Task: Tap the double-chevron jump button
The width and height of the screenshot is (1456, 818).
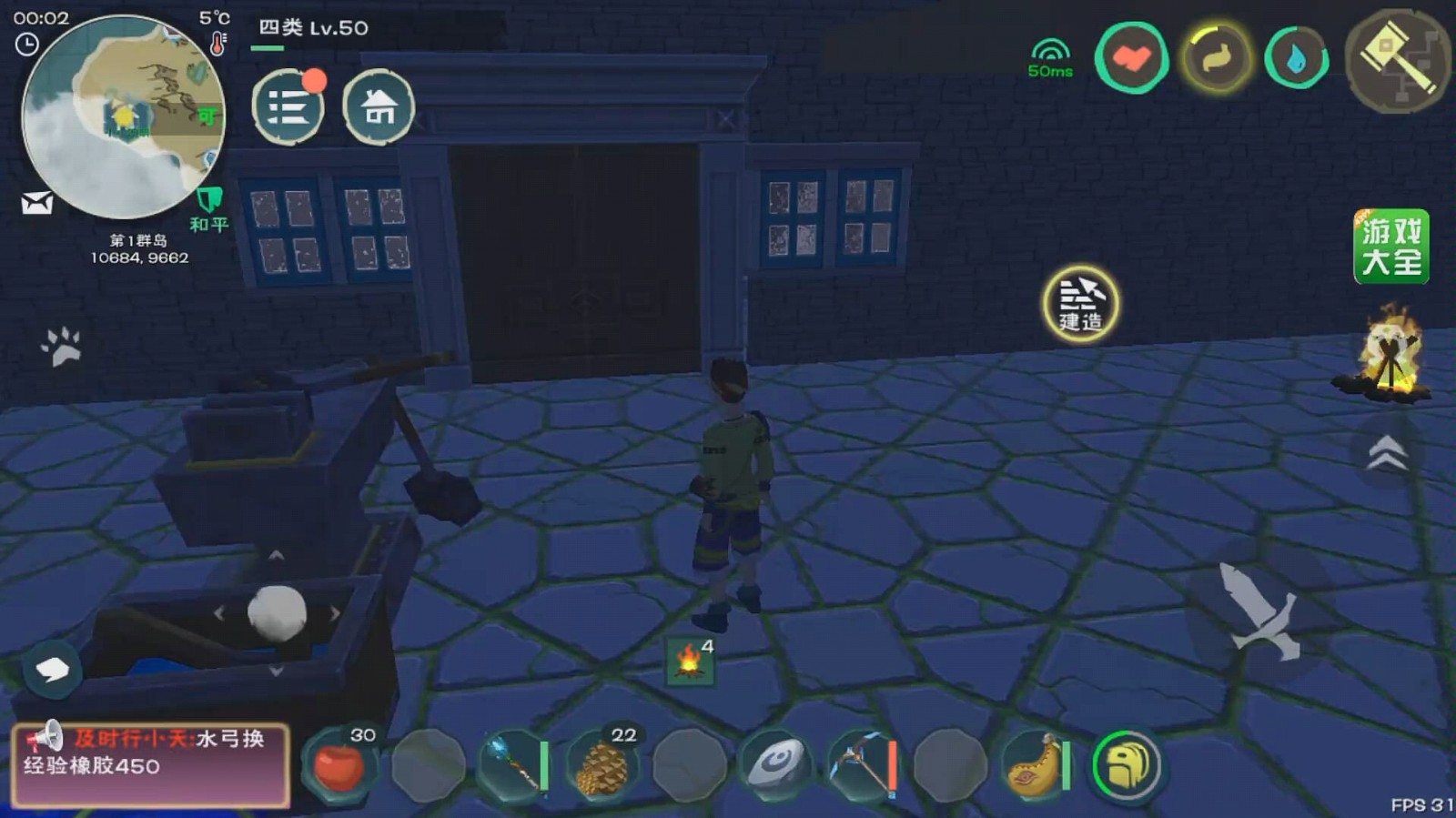Action: click(1386, 452)
